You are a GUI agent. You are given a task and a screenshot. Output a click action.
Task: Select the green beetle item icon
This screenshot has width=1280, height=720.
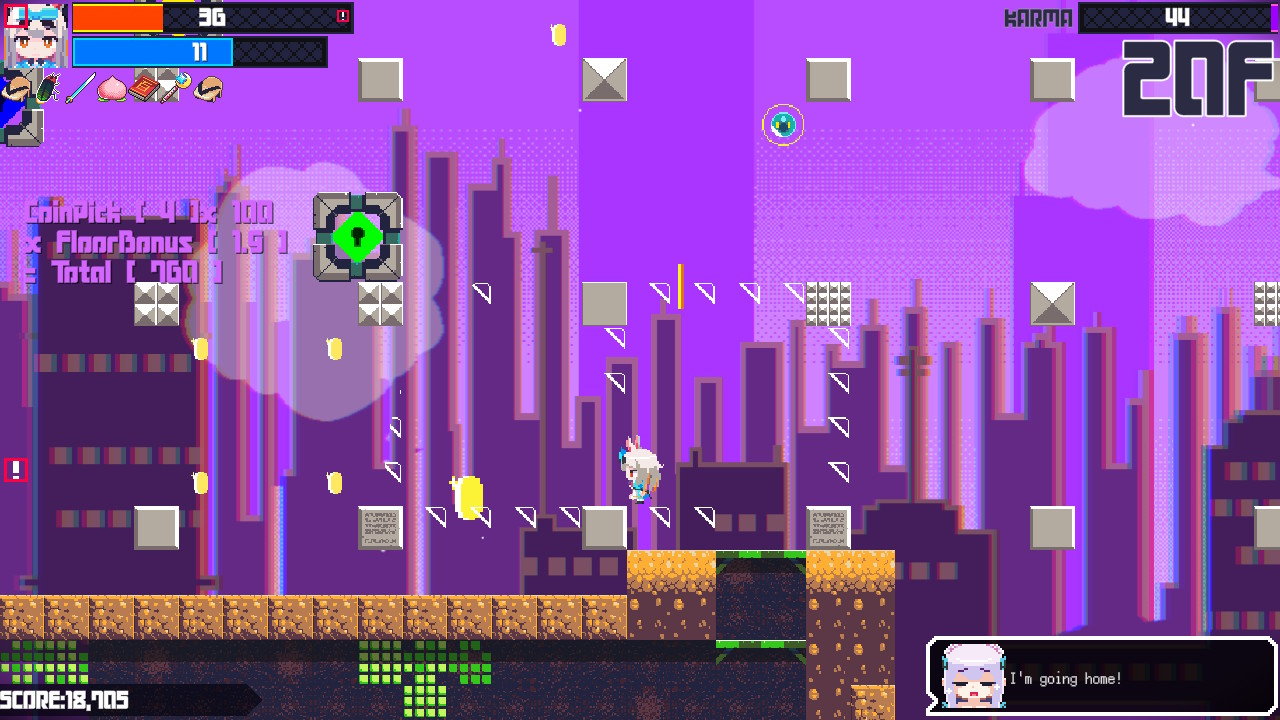coord(47,89)
